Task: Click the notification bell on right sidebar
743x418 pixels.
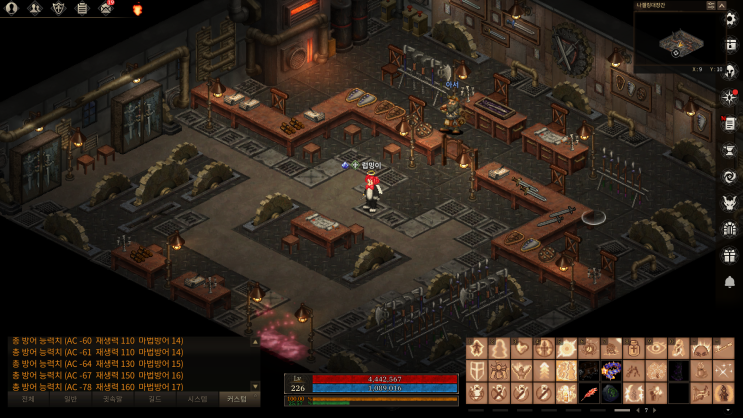Action: pos(729,281)
